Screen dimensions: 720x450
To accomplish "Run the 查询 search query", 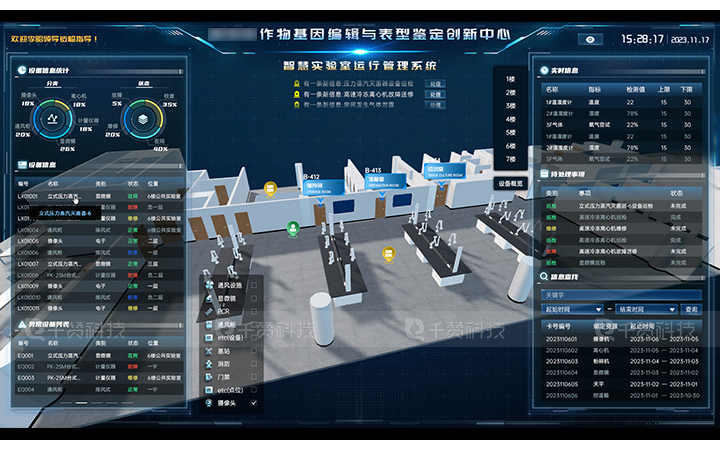I will [691, 309].
